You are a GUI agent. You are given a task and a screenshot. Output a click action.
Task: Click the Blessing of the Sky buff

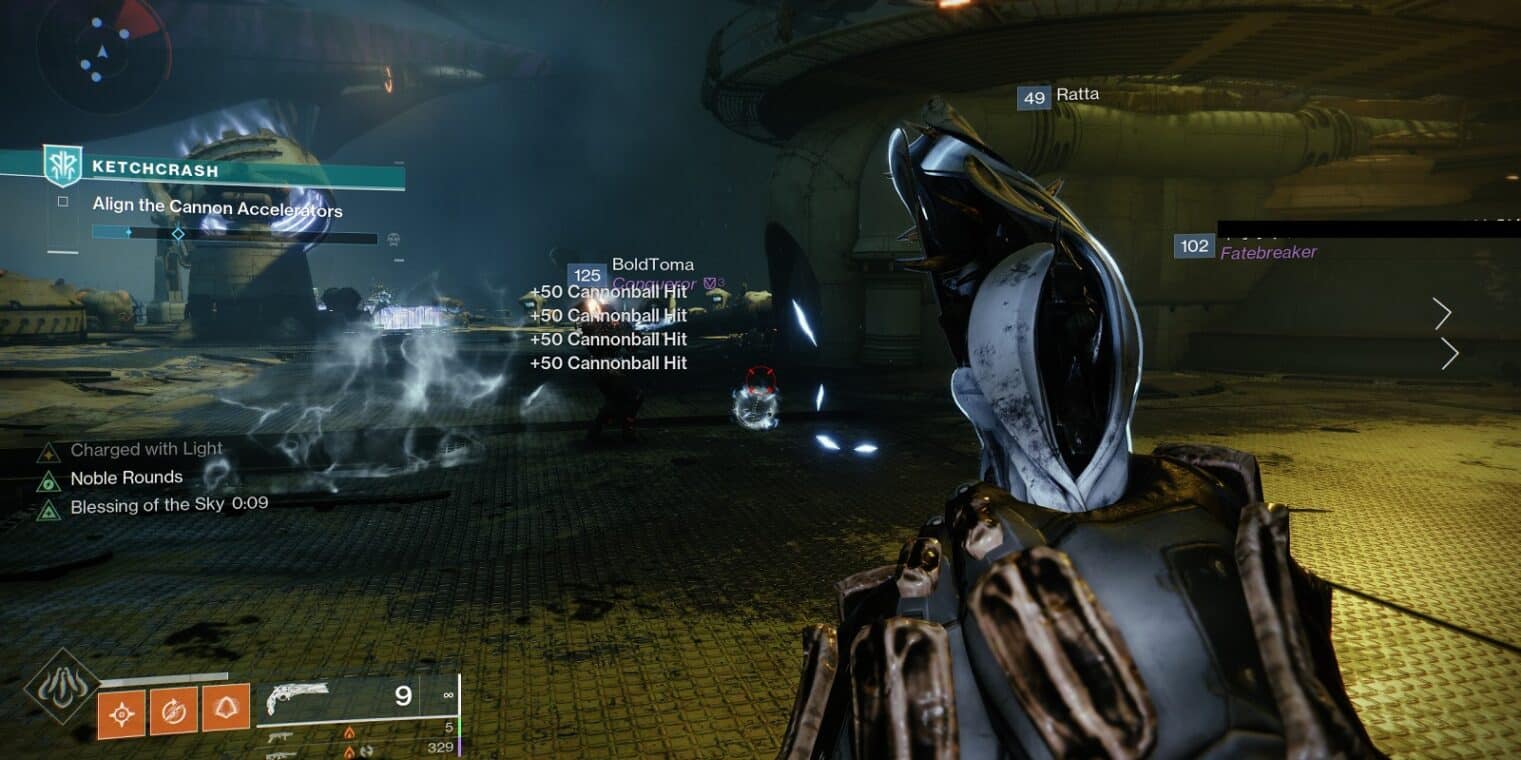click(x=147, y=506)
